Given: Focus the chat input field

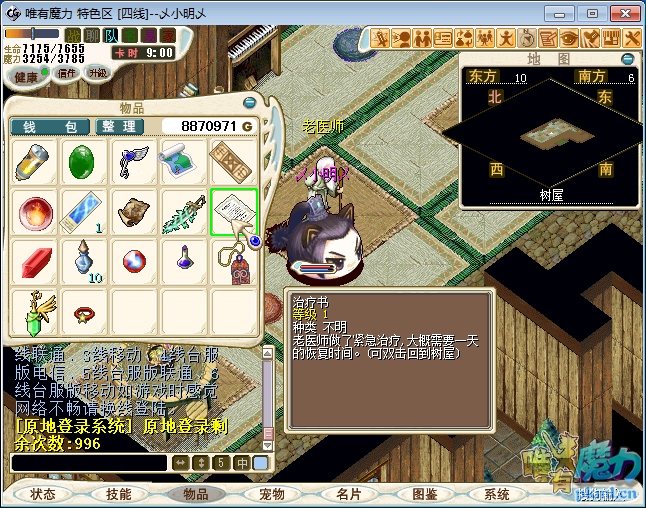Looking at the screenshot, I should coord(88,463).
